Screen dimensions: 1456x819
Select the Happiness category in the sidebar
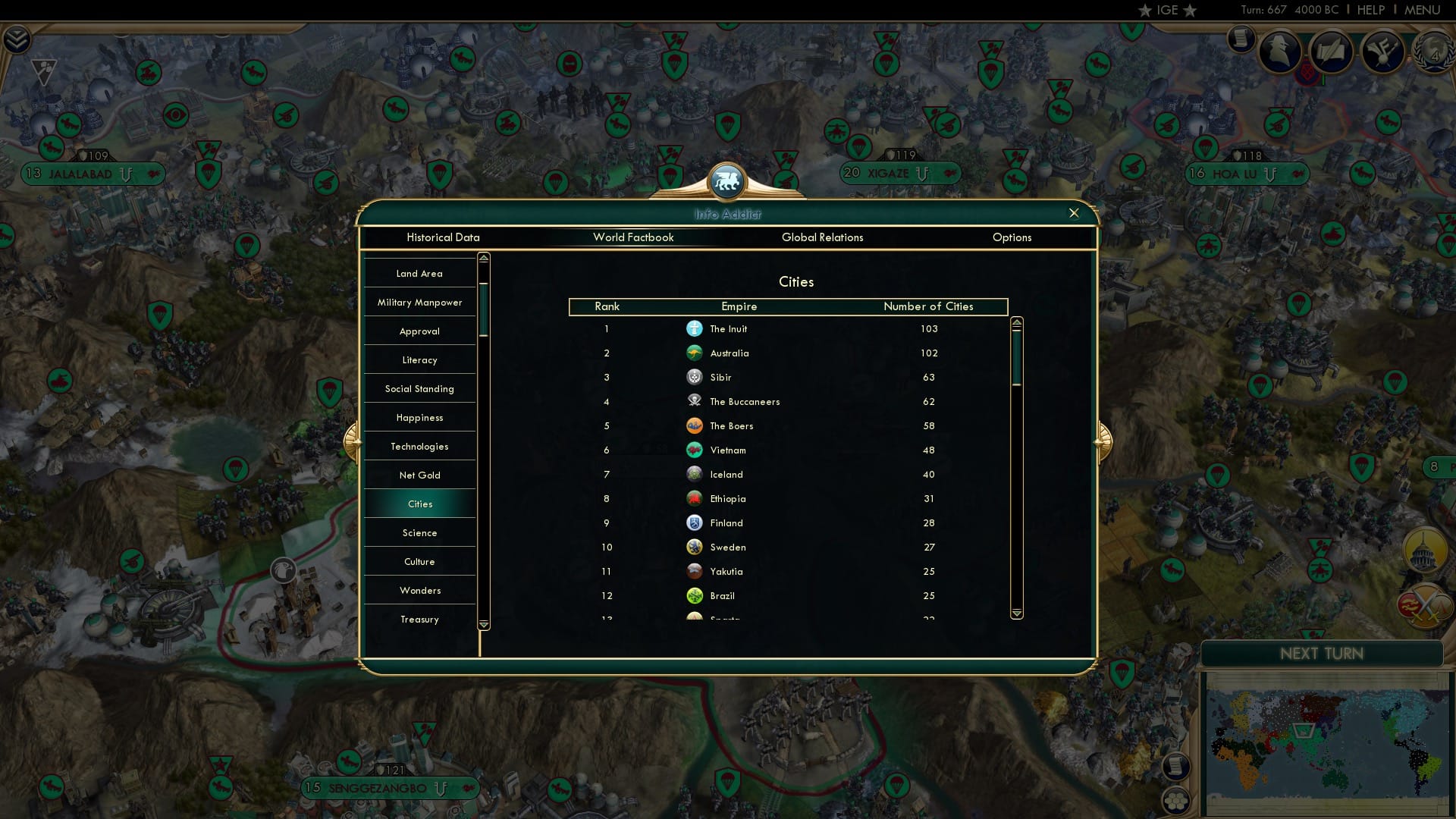click(419, 417)
